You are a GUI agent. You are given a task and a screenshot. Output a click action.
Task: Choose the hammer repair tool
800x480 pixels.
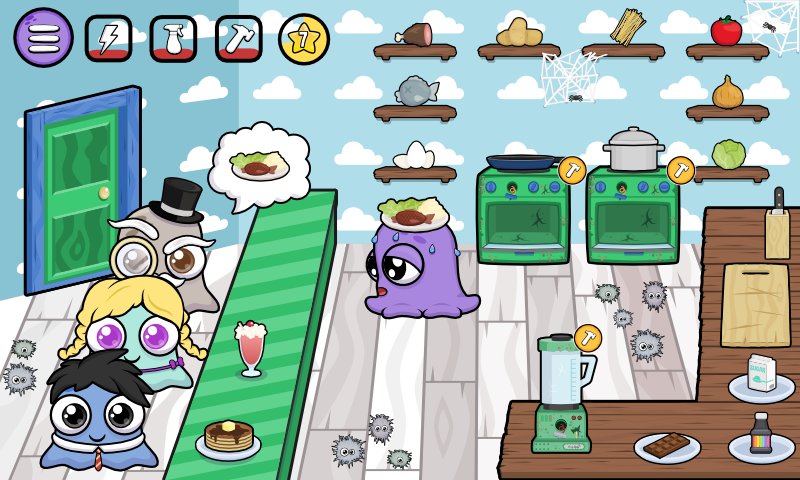tap(238, 38)
